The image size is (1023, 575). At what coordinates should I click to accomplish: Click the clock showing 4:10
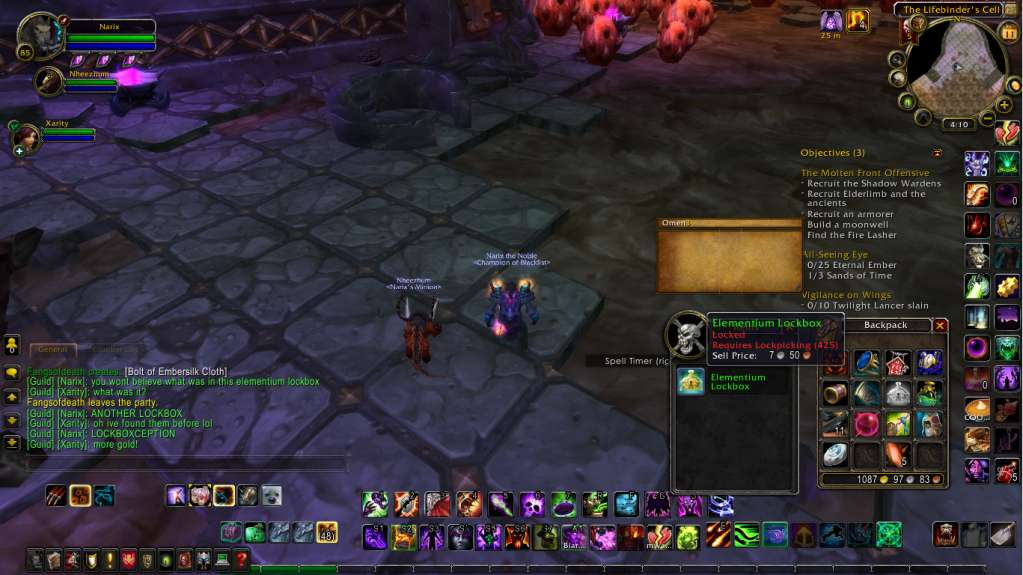click(958, 125)
